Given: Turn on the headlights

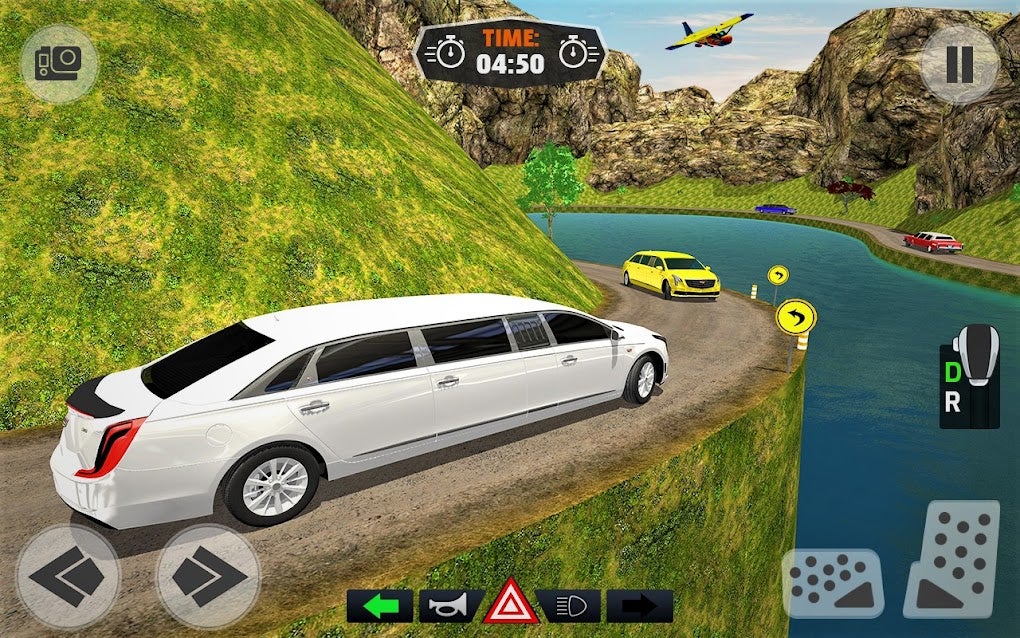Looking at the screenshot, I should (570, 606).
